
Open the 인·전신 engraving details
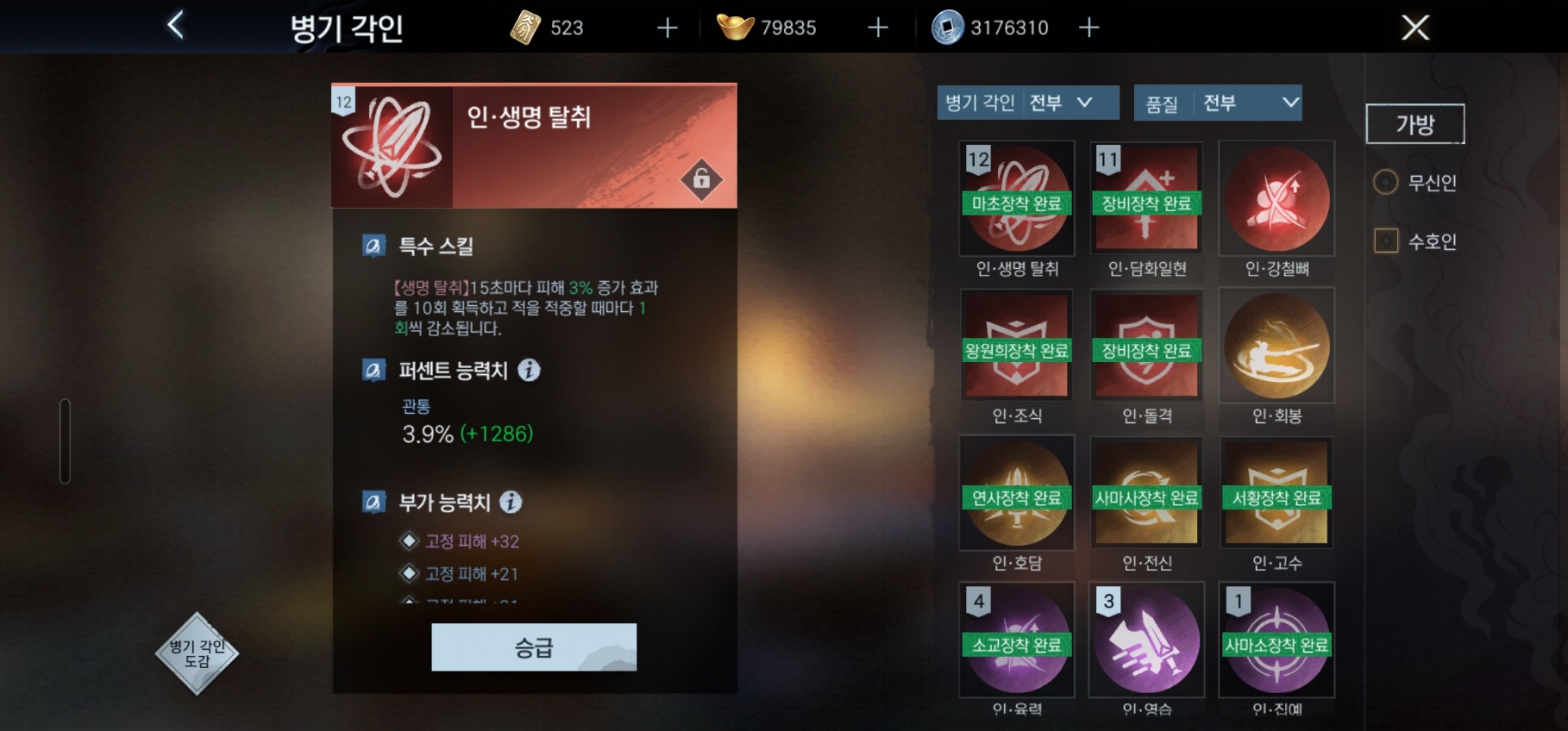[1147, 492]
